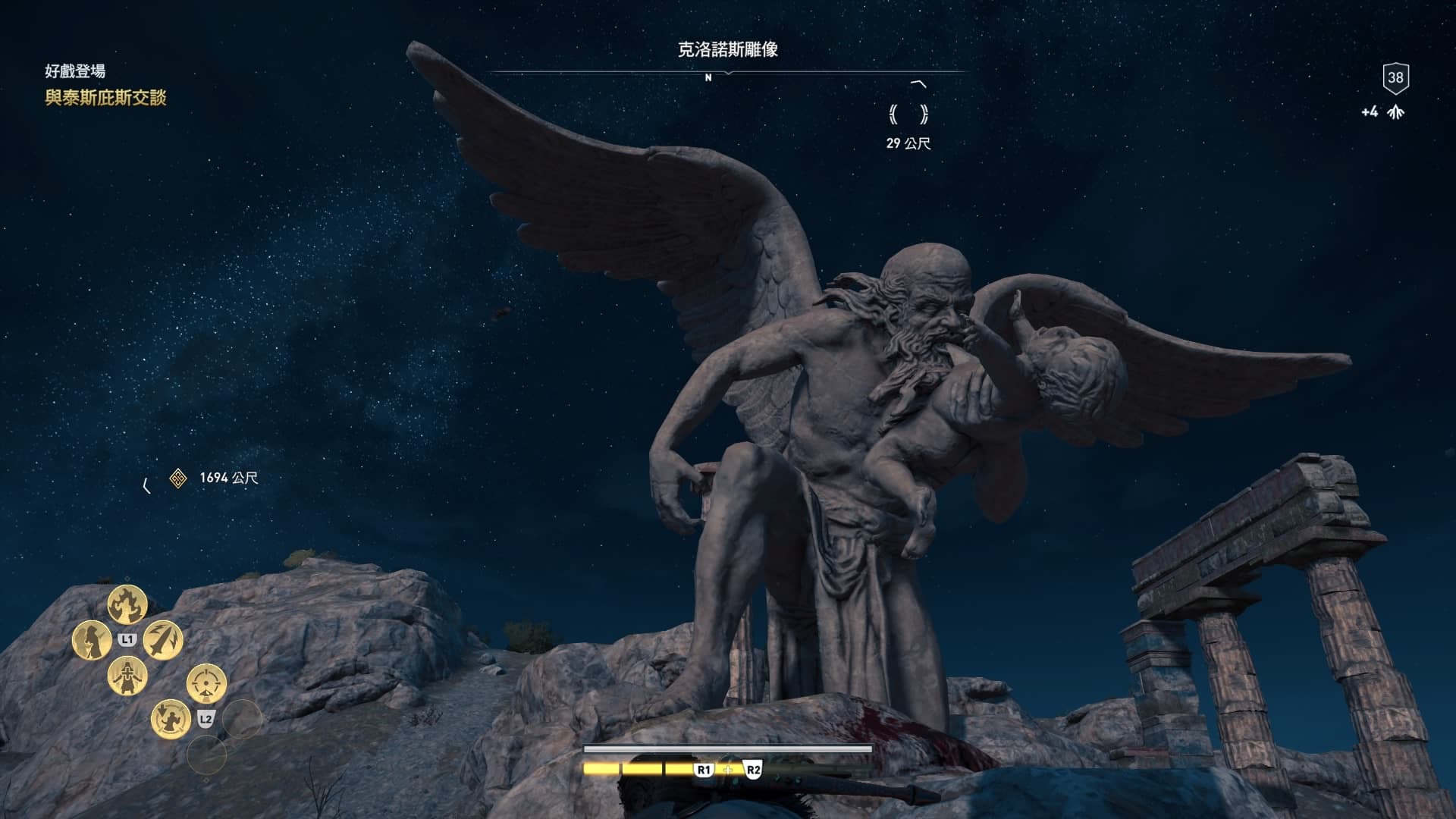Activate the shadow assassin stealth ability
Screen dimensions: 1456x819
[92, 639]
